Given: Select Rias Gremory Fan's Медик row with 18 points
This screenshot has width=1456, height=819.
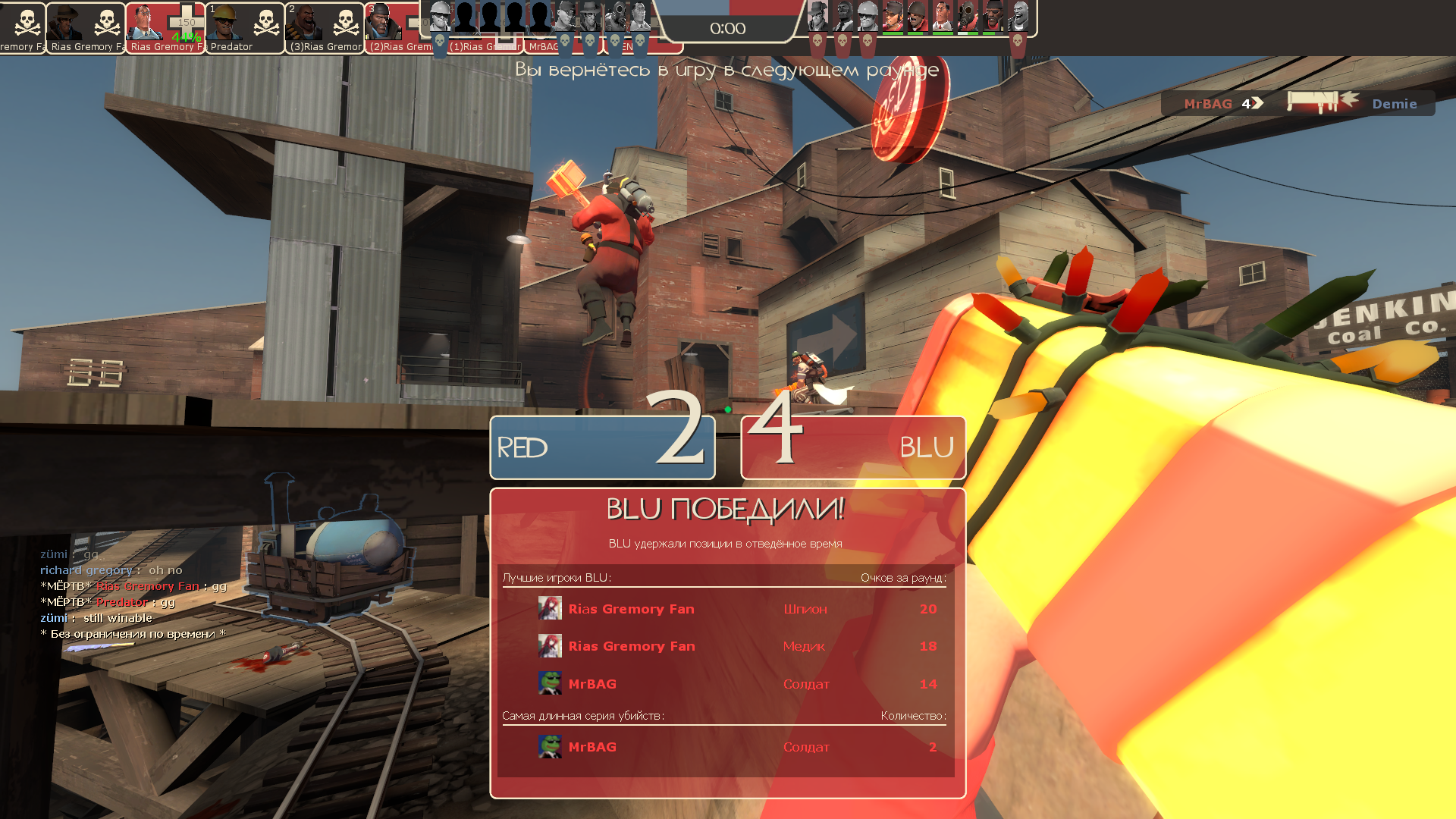Looking at the screenshot, I should pyautogui.click(x=726, y=646).
